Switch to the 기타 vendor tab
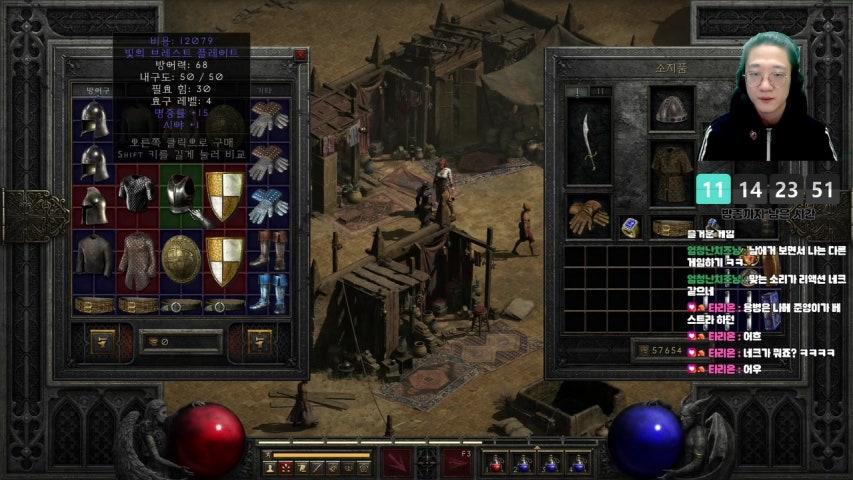The image size is (853, 480). click(263, 89)
